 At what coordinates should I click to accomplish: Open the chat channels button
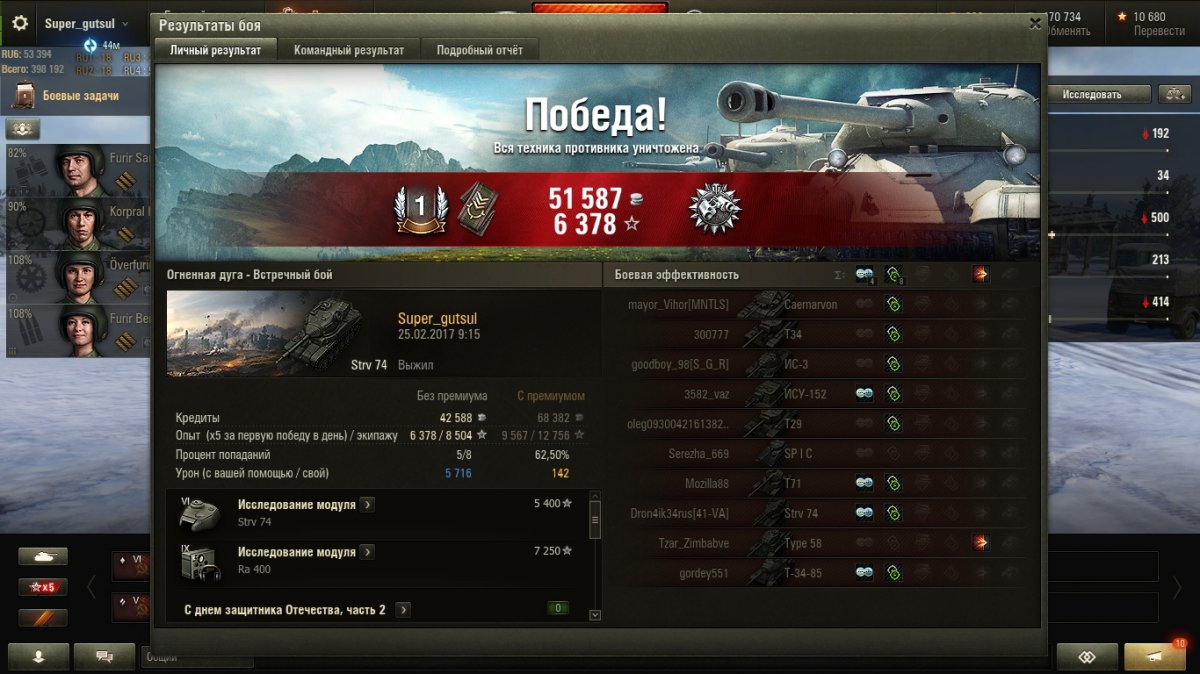coord(104,656)
